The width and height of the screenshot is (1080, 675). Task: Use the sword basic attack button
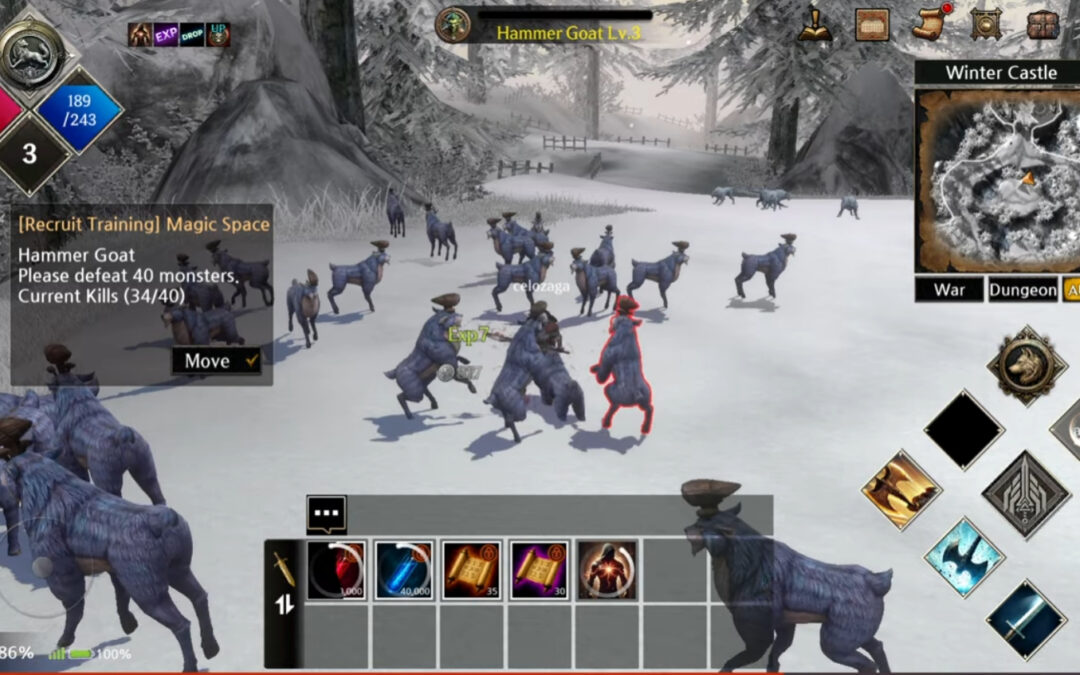pyautogui.click(x=1025, y=620)
